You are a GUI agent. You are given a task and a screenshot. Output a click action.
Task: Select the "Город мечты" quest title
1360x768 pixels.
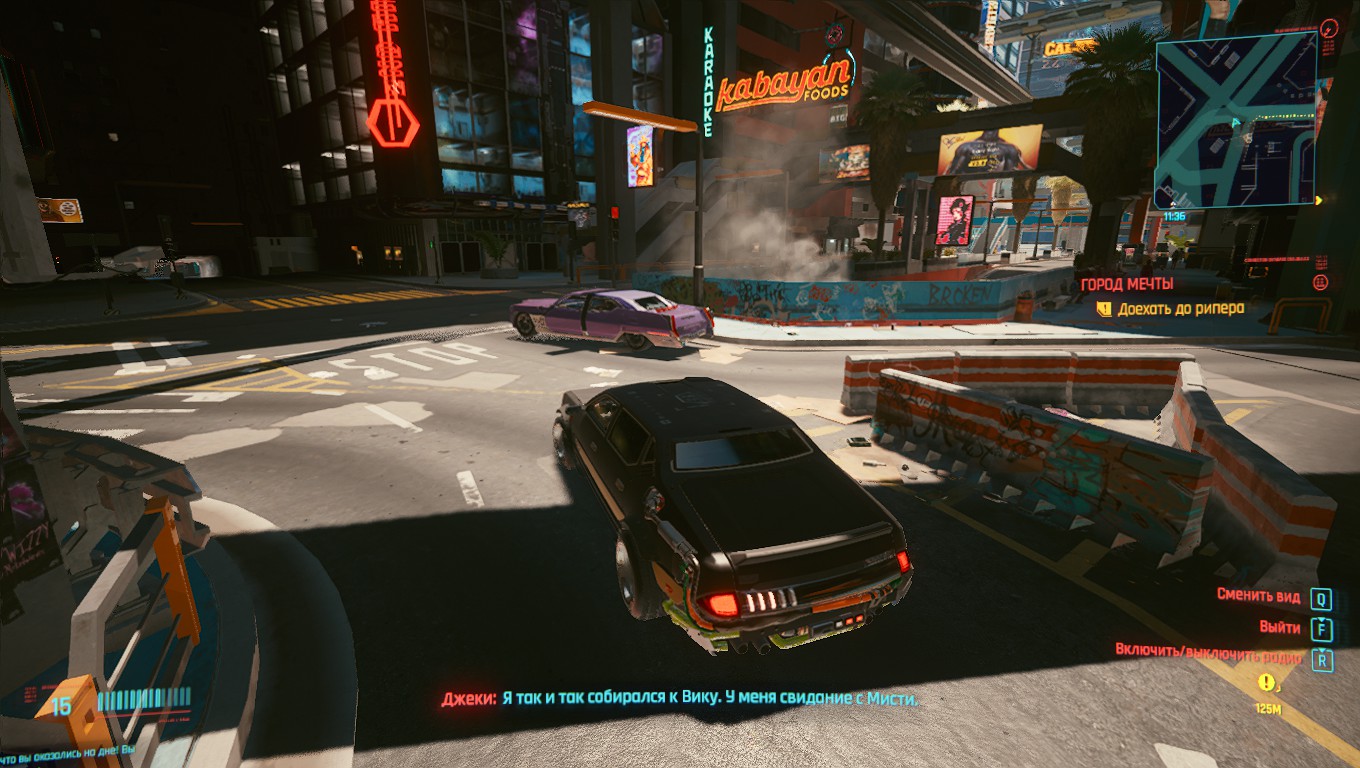point(1126,284)
